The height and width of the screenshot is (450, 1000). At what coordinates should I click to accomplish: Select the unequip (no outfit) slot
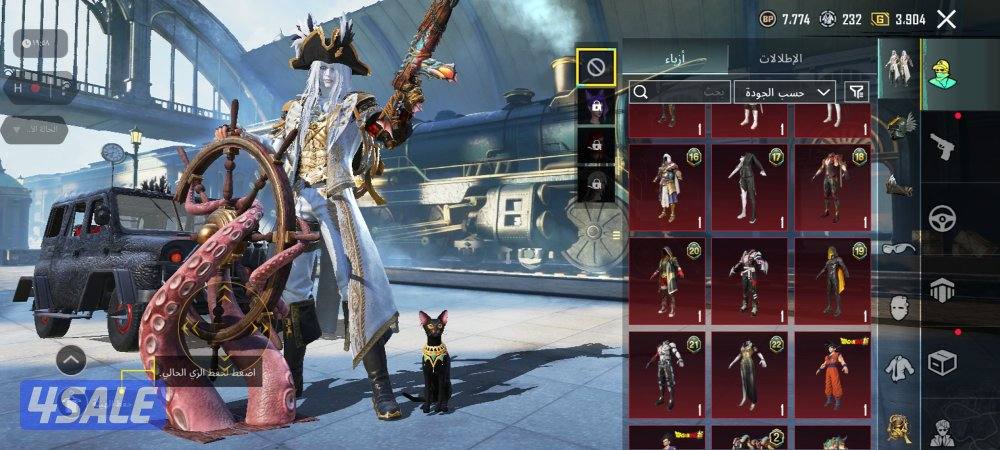[595, 67]
